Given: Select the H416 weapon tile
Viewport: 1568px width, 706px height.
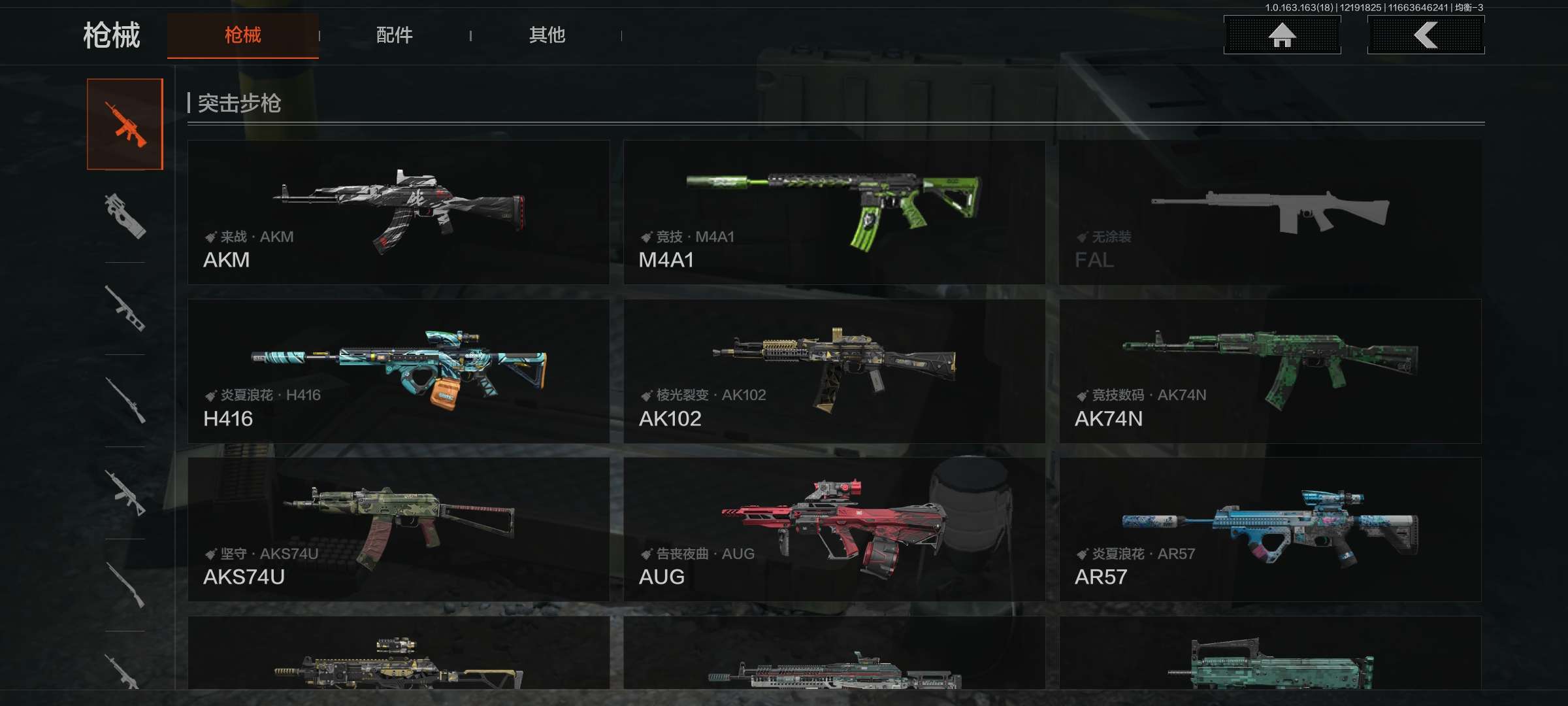Looking at the screenshot, I should pos(398,371).
